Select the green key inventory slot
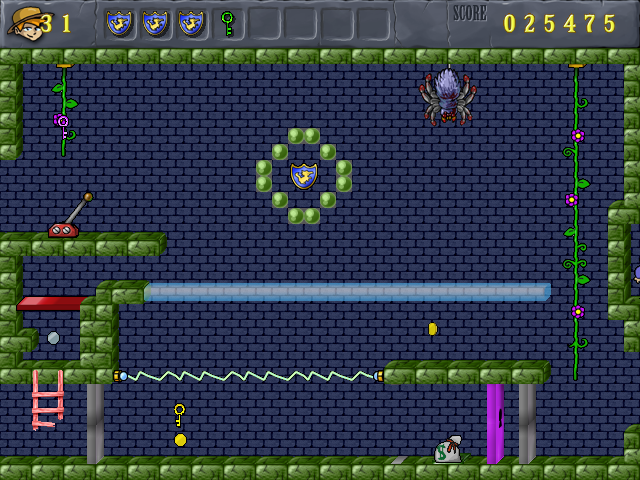Image resolution: width=640 pixels, height=480 pixels. 227,23
